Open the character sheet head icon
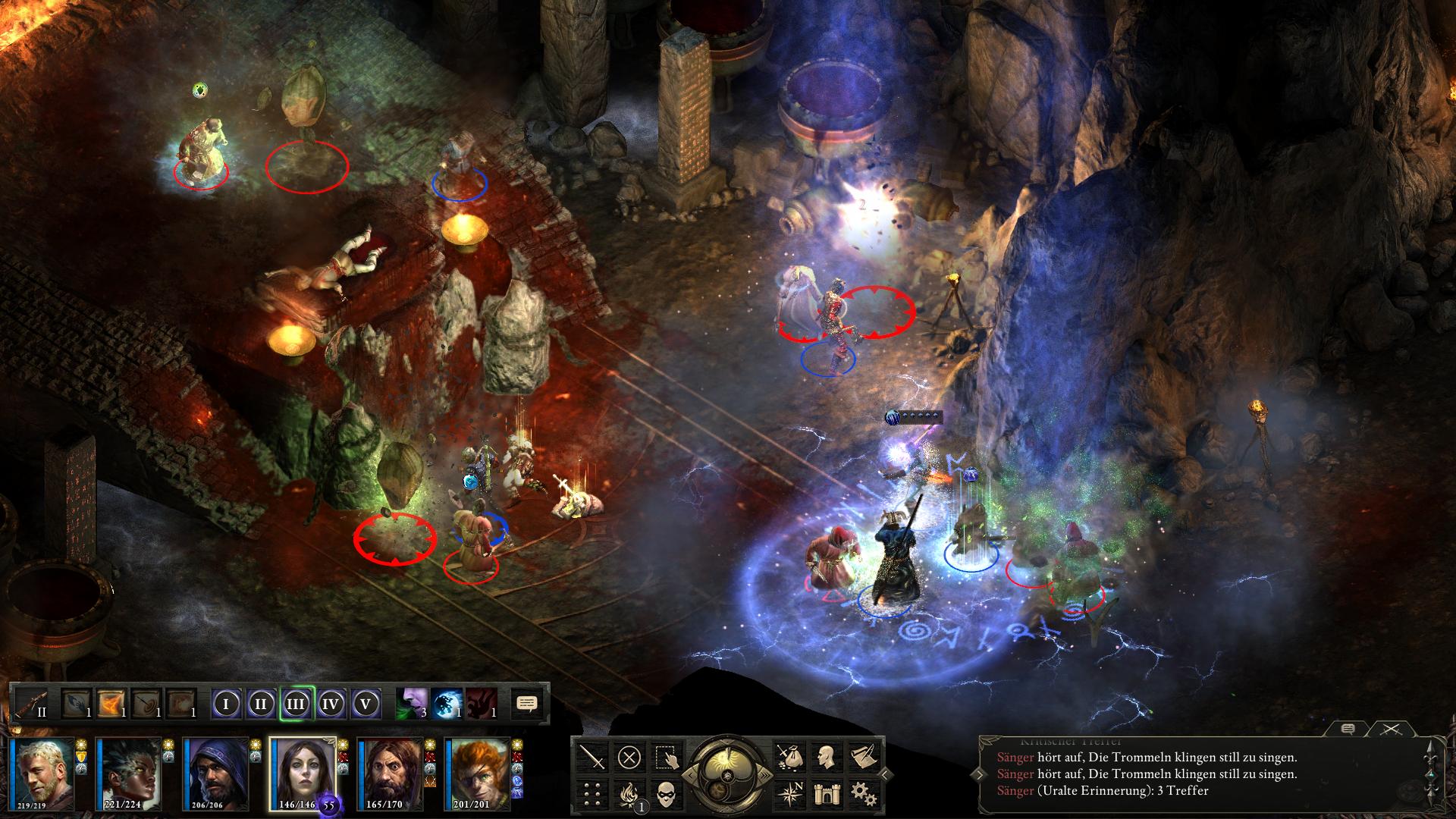The height and width of the screenshot is (819, 1456). (826, 756)
